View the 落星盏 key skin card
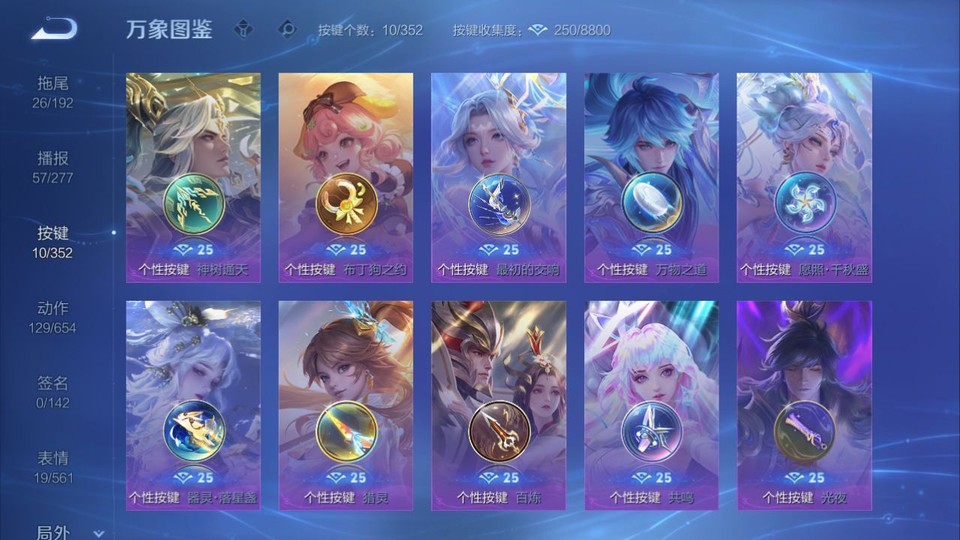This screenshot has width=960, height=540. click(x=193, y=405)
